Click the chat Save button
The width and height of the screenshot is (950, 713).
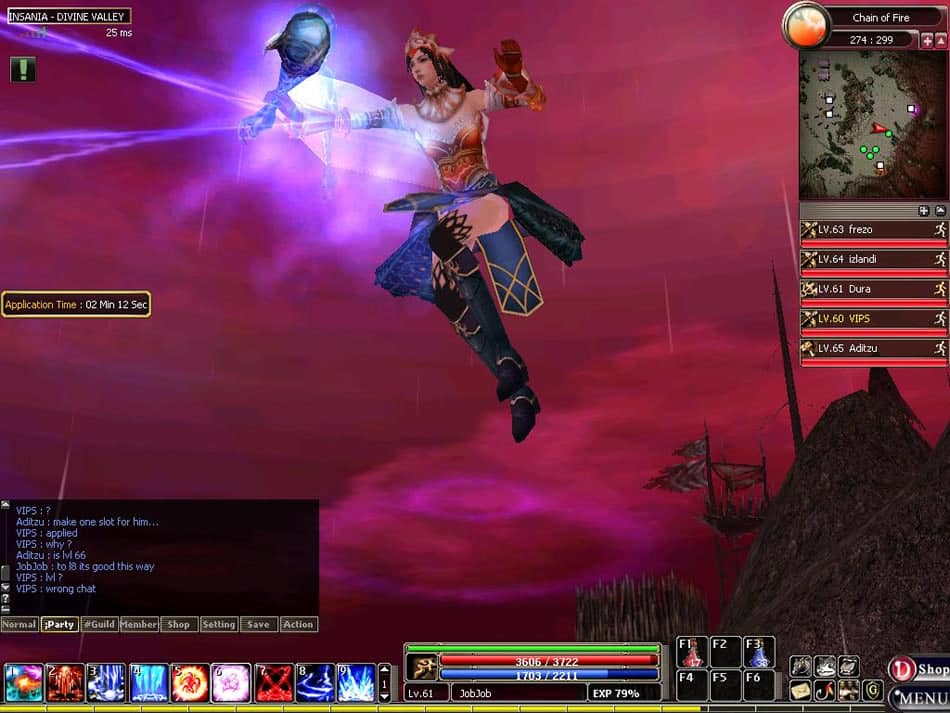click(x=258, y=624)
